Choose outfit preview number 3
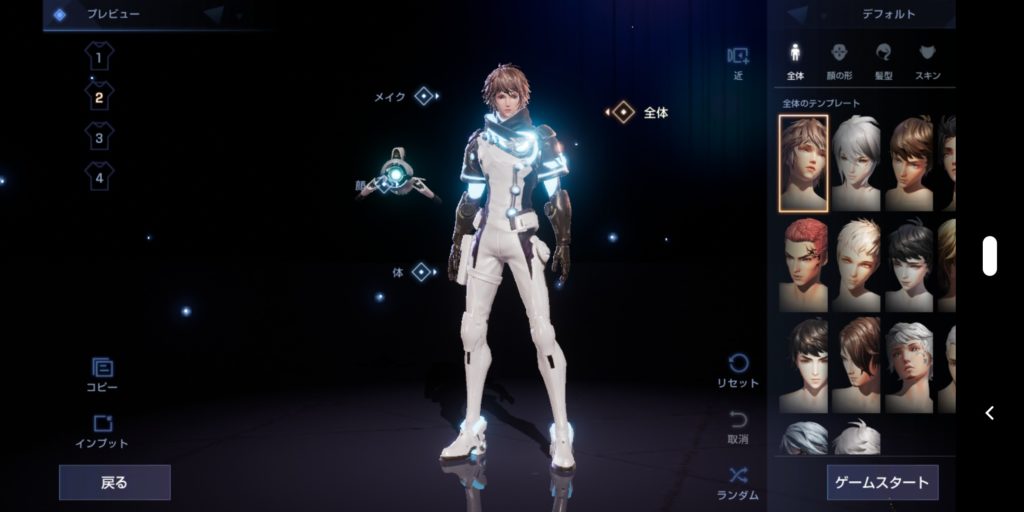This screenshot has width=1024, height=512. tap(99, 136)
